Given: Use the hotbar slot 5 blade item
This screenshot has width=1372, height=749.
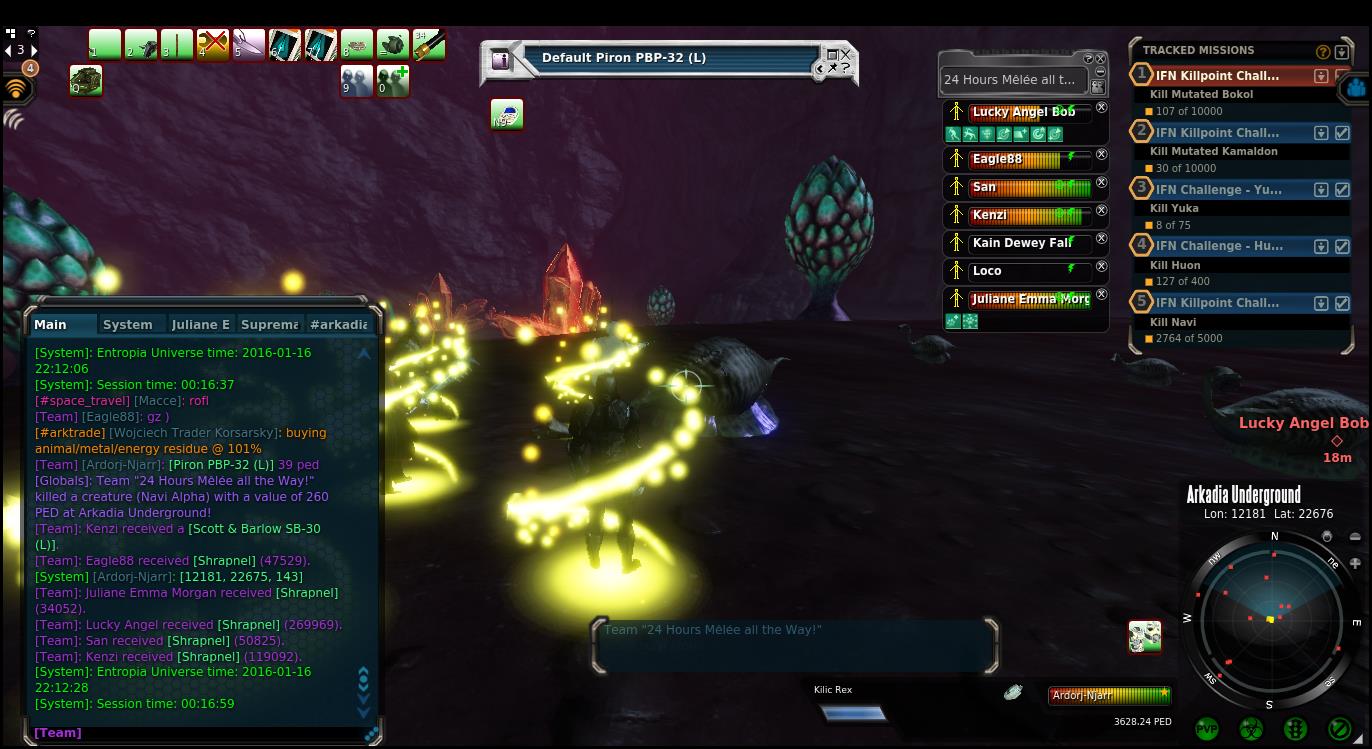Looking at the screenshot, I should pyautogui.click(x=248, y=45).
